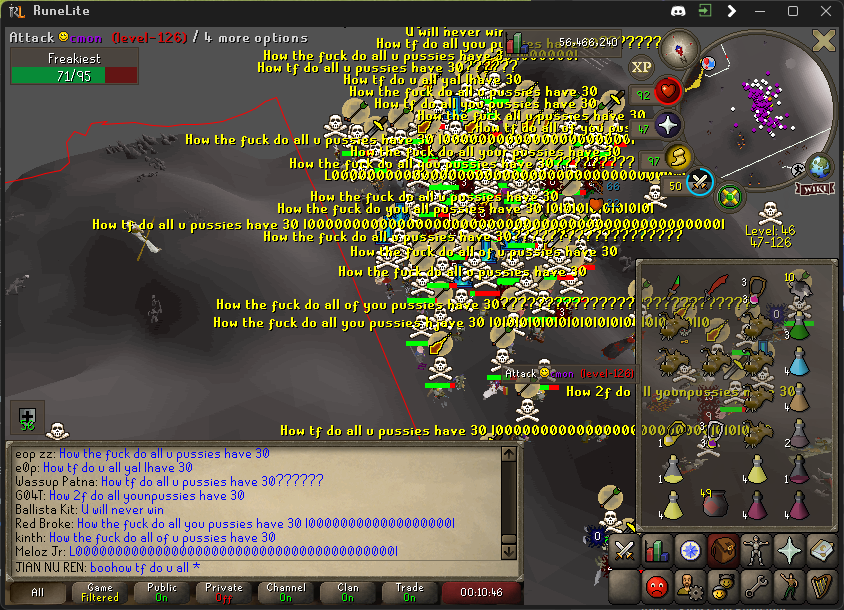Image resolution: width=844 pixels, height=610 pixels.
Task: Open the world map globe
Action: [x=820, y=166]
